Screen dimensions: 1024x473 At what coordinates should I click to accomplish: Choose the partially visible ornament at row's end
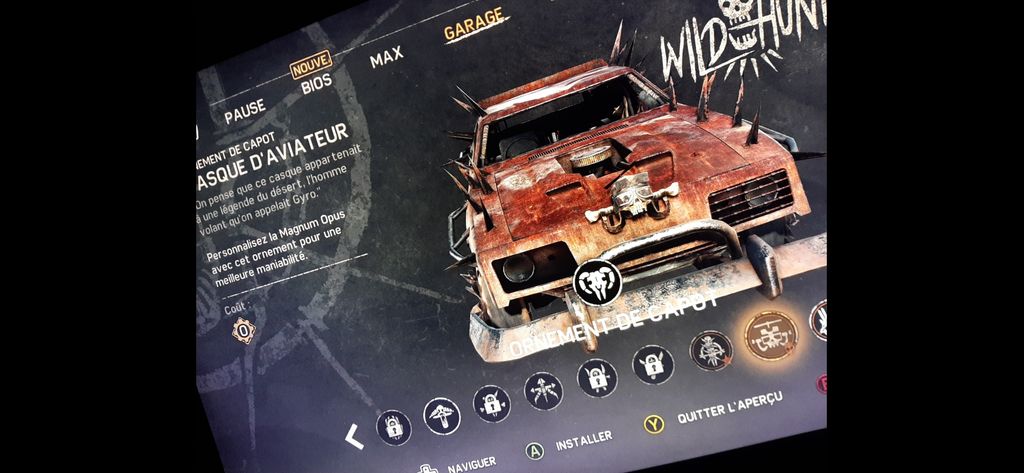(x=818, y=319)
